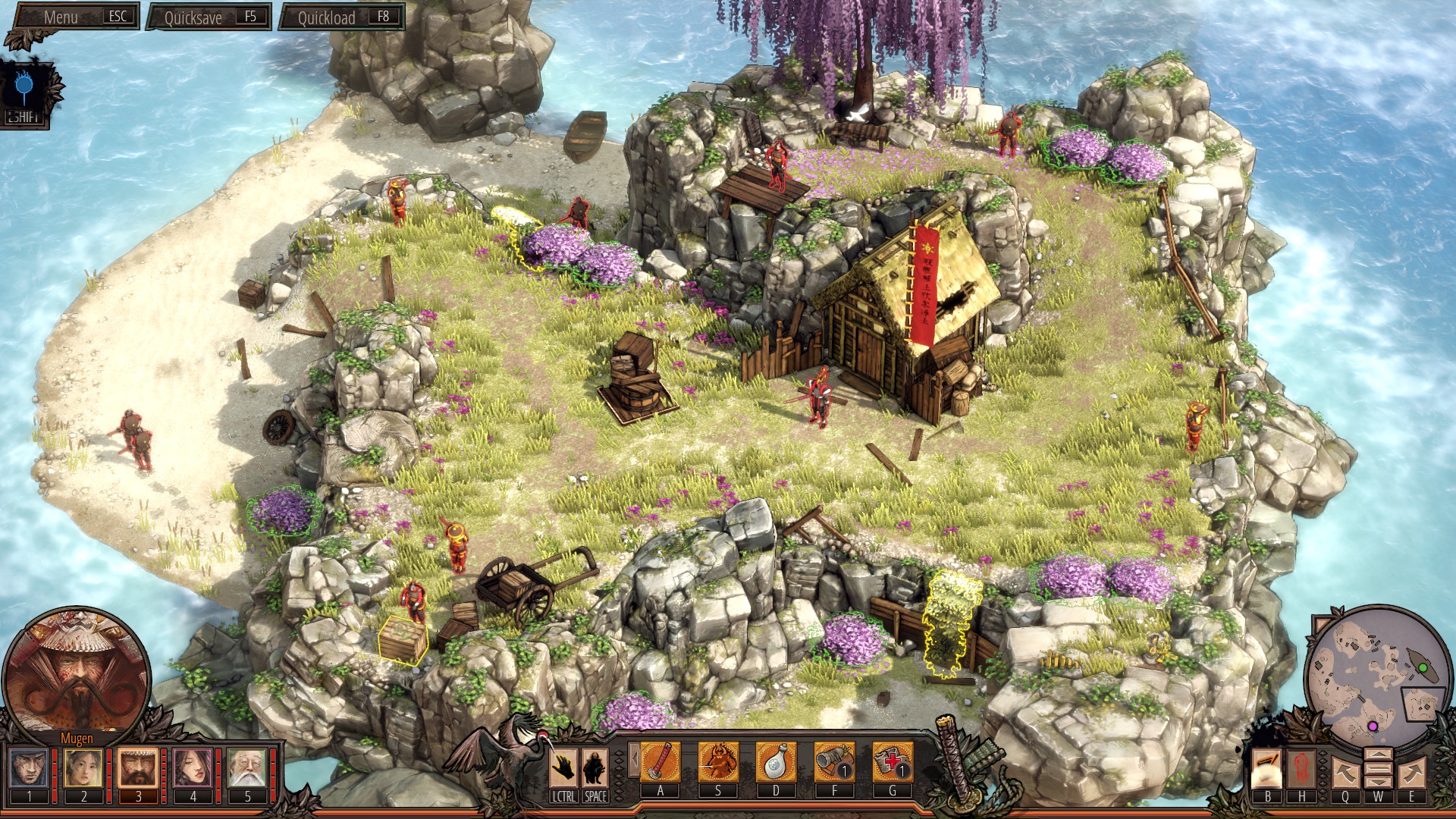This screenshot has width=1456, height=819.
Task: Activate the blue Shadow Mode icon
Action: click(x=25, y=89)
